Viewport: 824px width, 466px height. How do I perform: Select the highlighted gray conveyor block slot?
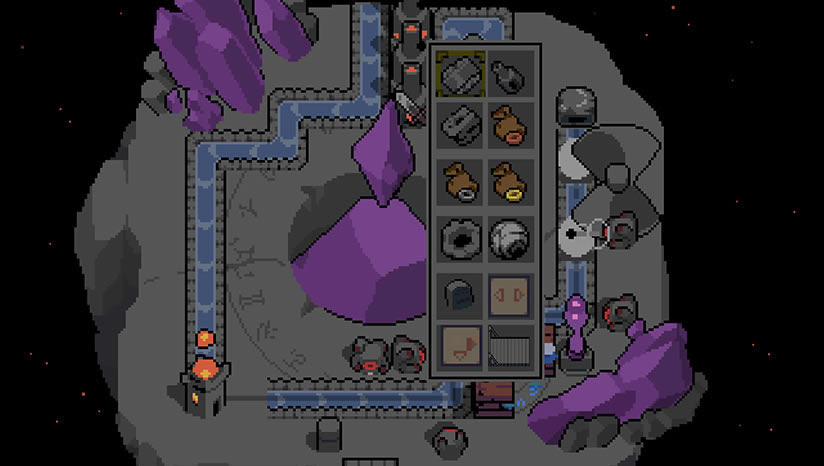pos(462,73)
